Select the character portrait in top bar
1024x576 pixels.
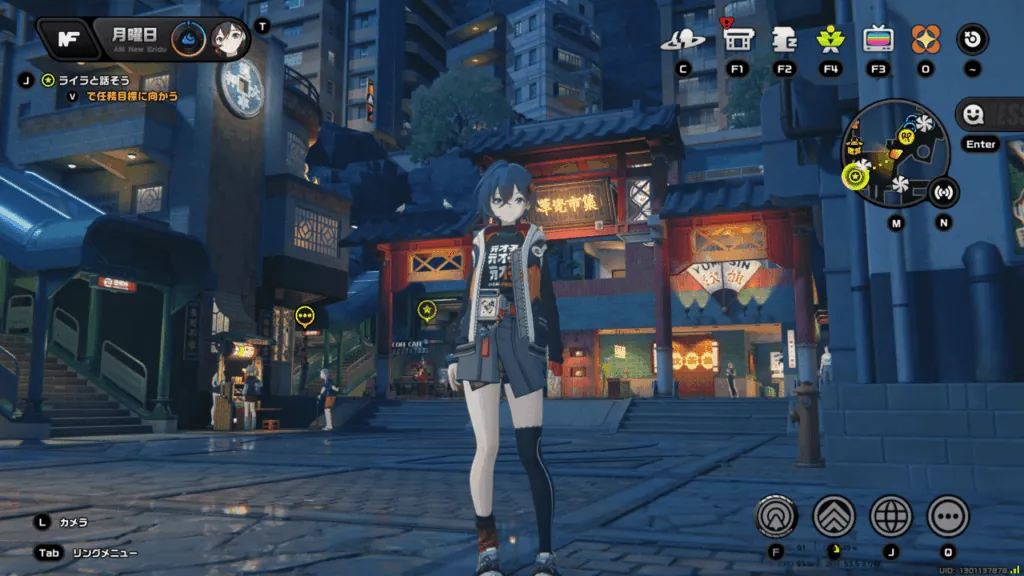tap(227, 40)
